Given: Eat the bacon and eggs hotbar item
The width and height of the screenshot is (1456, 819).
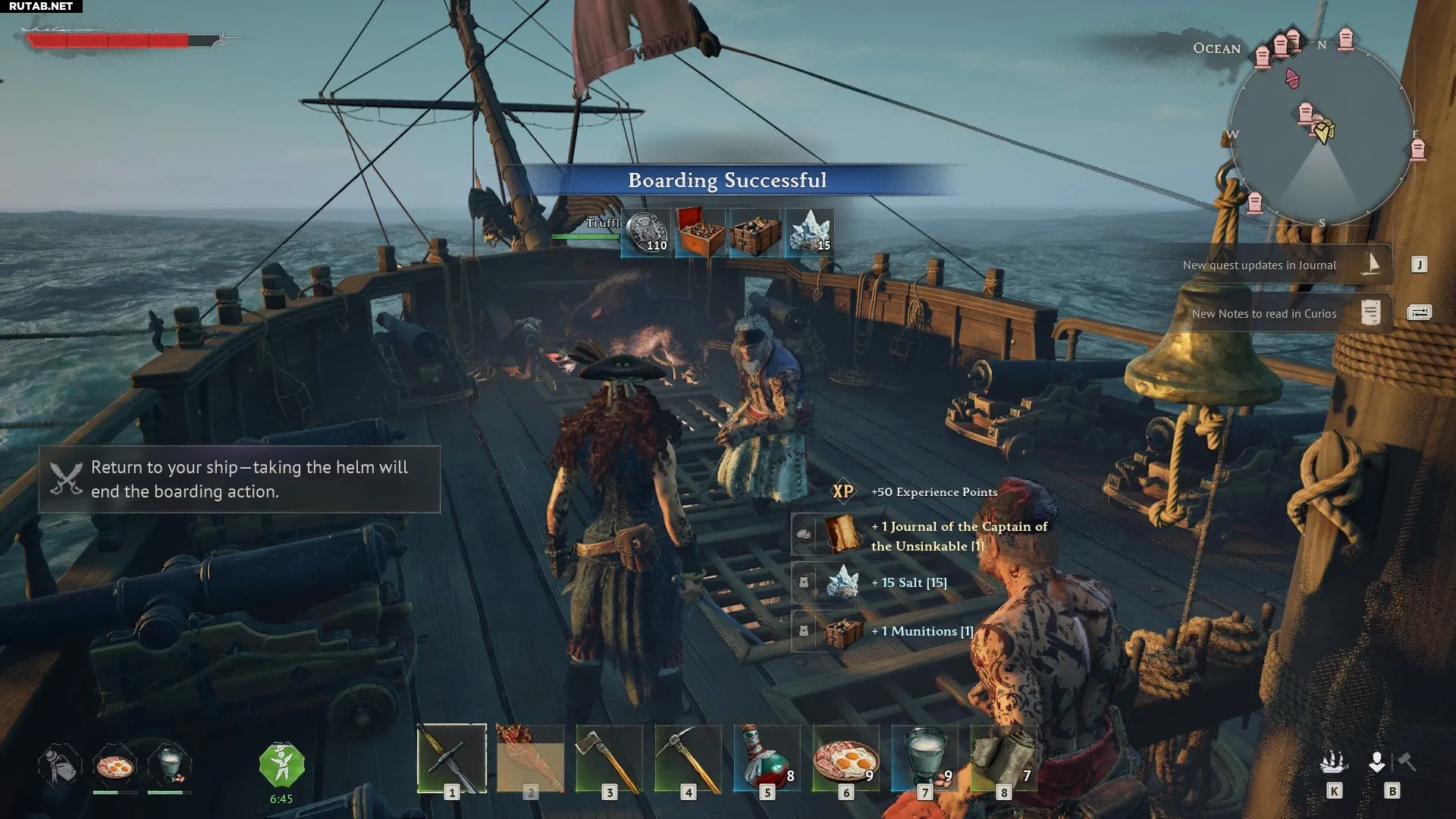Looking at the screenshot, I should pos(846,758).
